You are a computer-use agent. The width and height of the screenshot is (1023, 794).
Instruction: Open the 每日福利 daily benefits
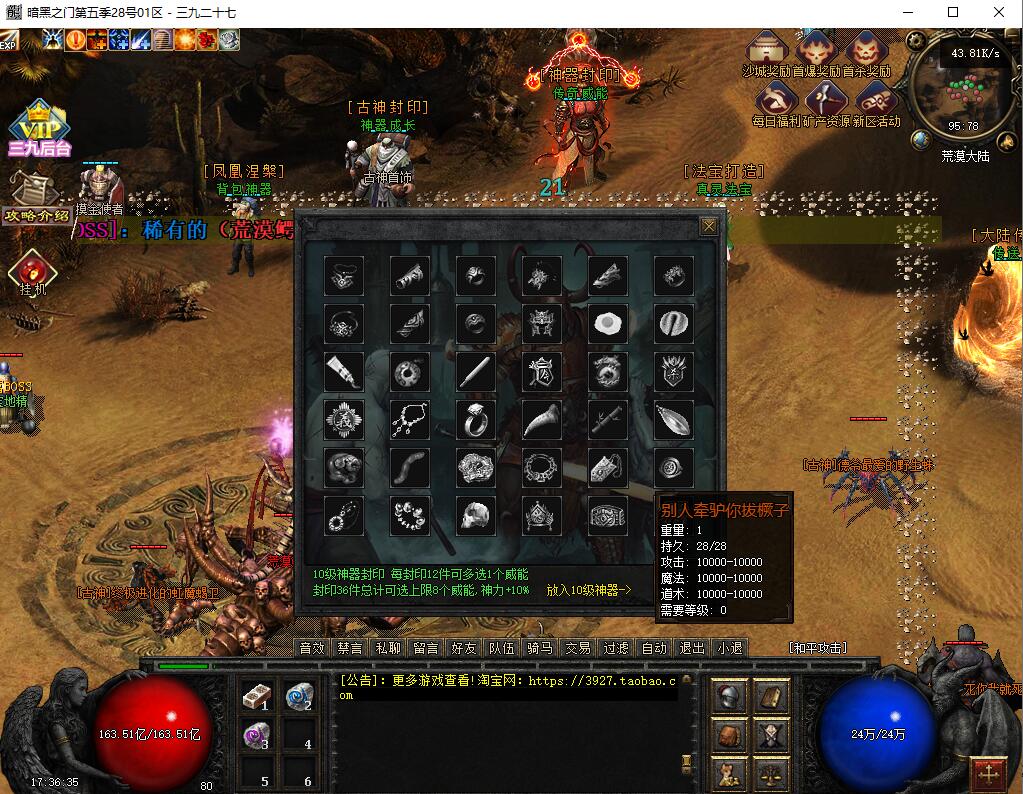click(x=776, y=100)
